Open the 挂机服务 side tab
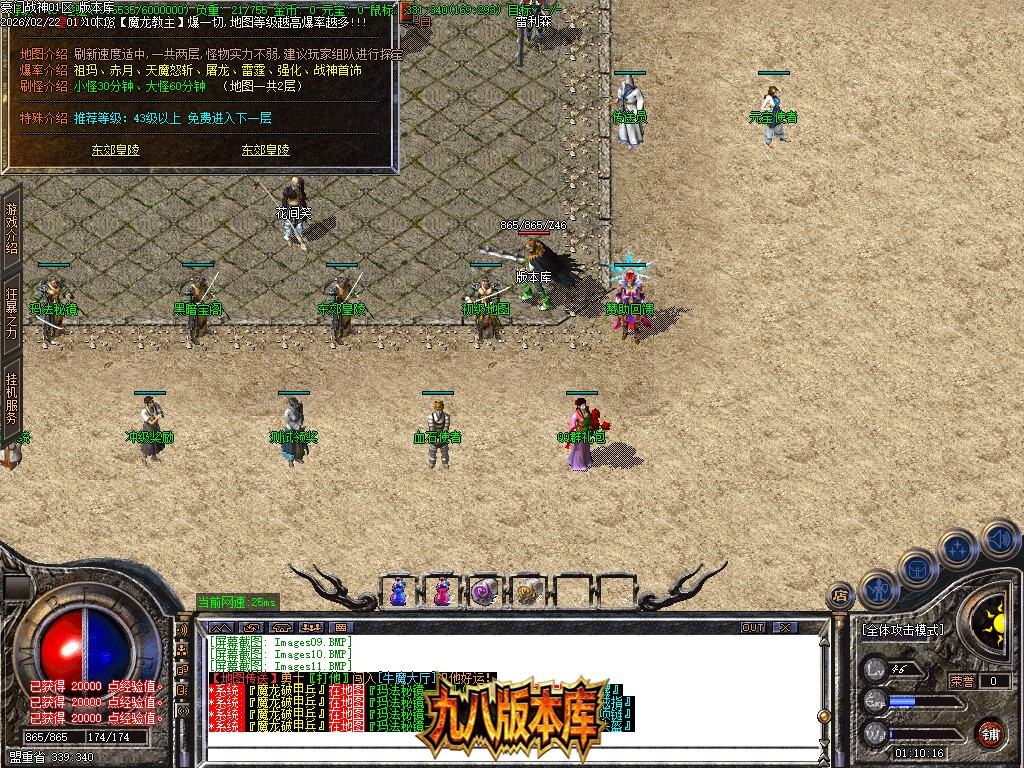1024x768 pixels. [12, 399]
